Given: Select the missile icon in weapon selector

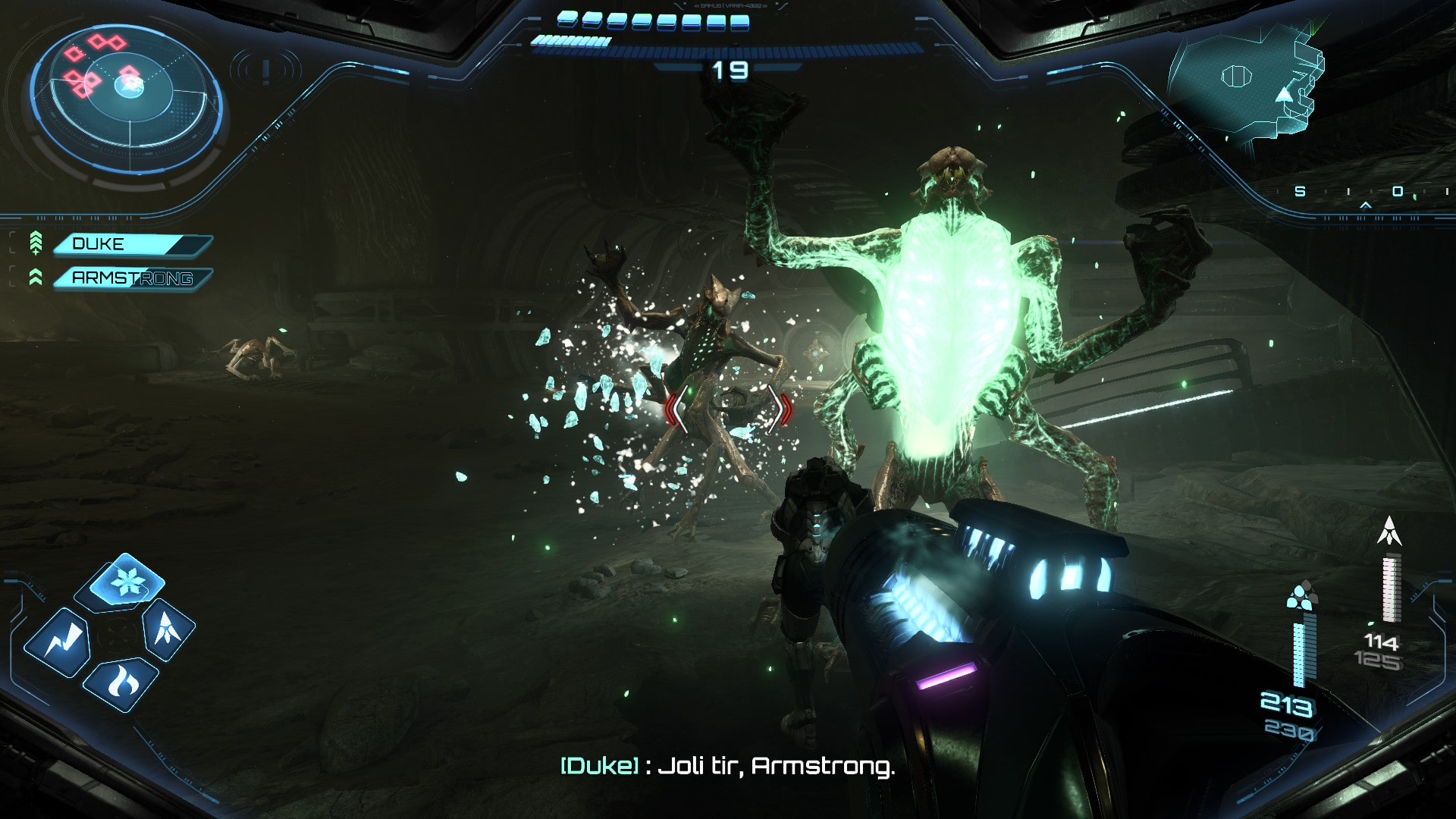Looking at the screenshot, I should tap(168, 628).
